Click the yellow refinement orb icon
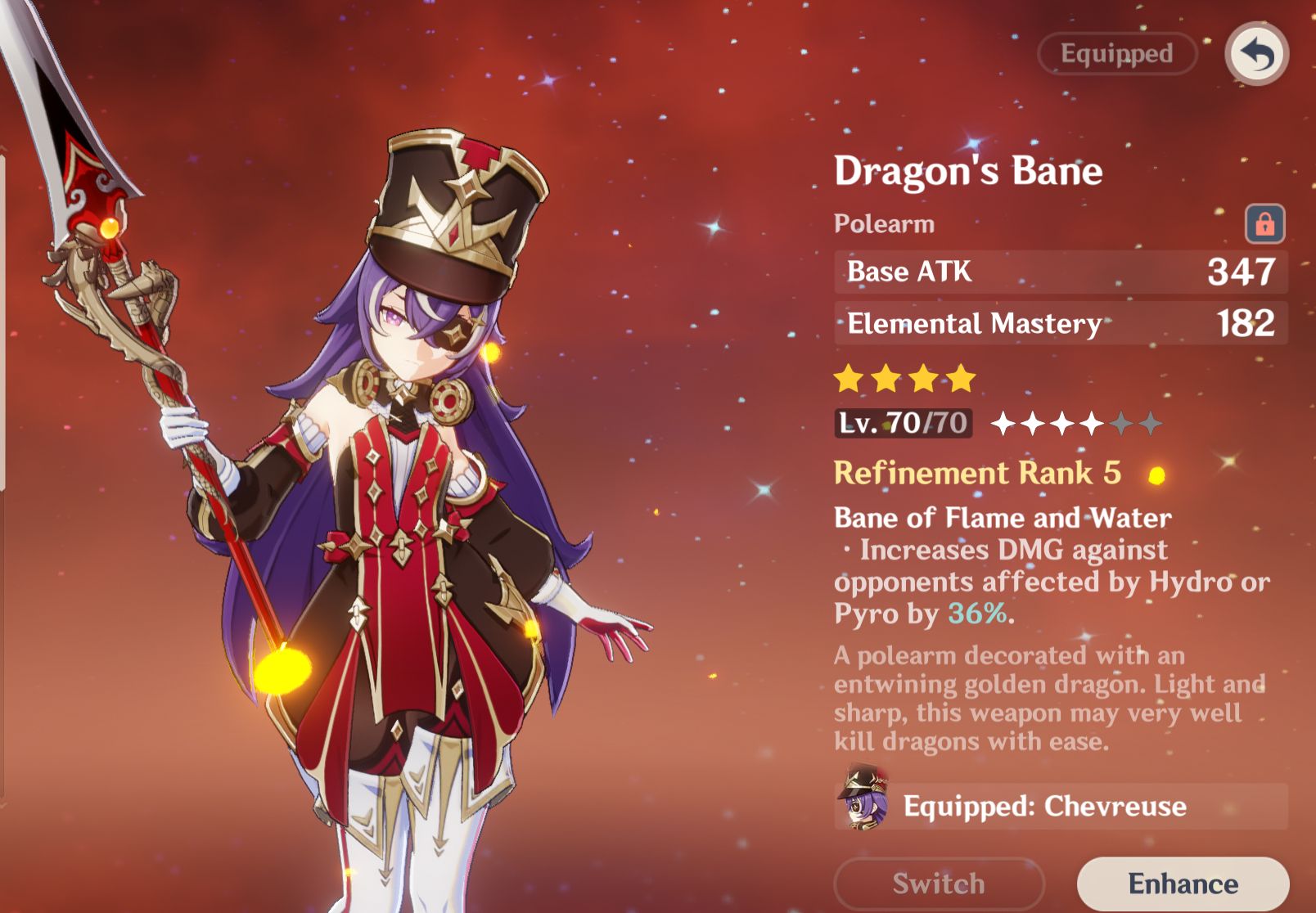The width and height of the screenshot is (1316, 913). [x=1156, y=474]
